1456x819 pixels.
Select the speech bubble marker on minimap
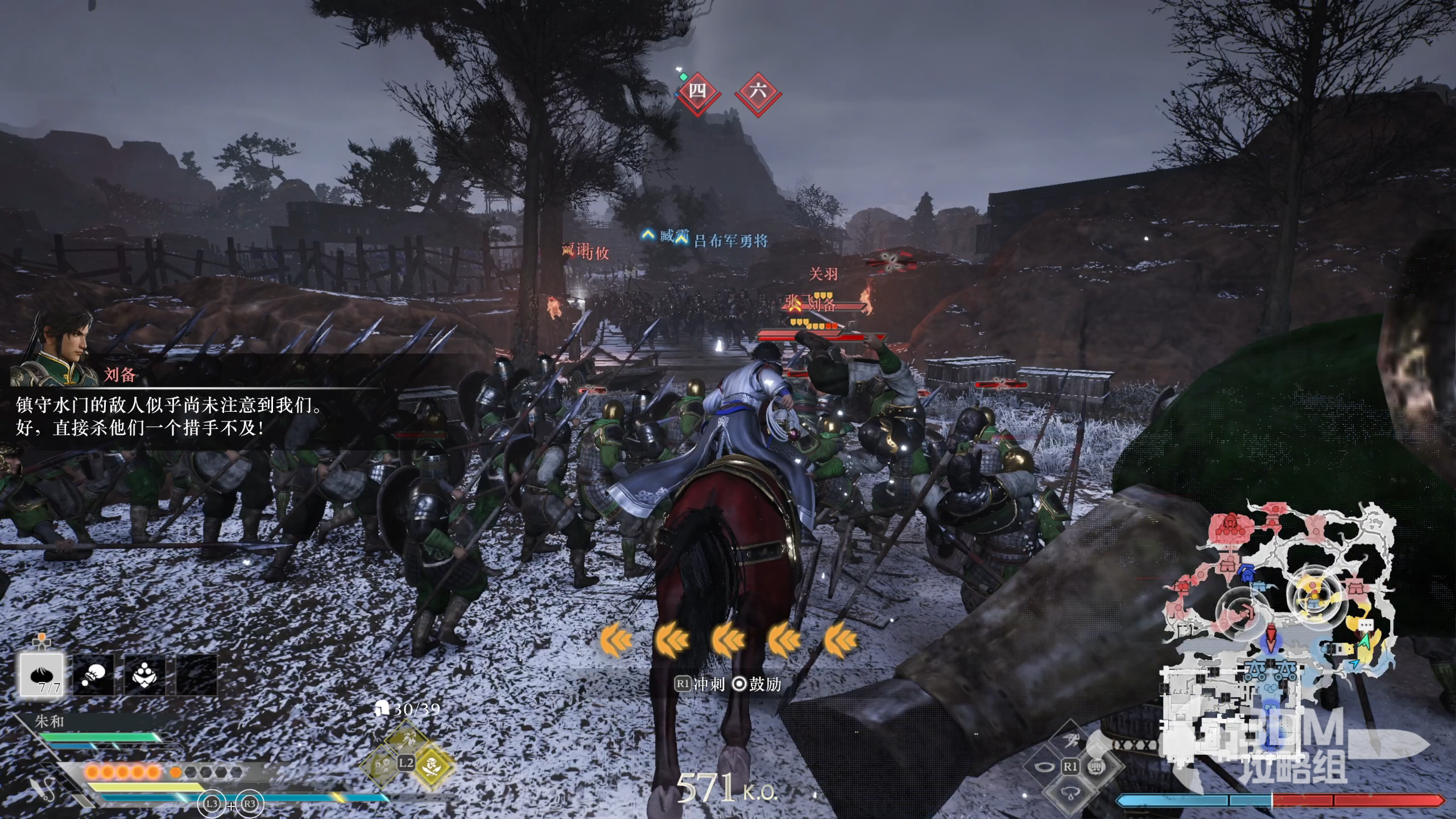click(x=1366, y=624)
